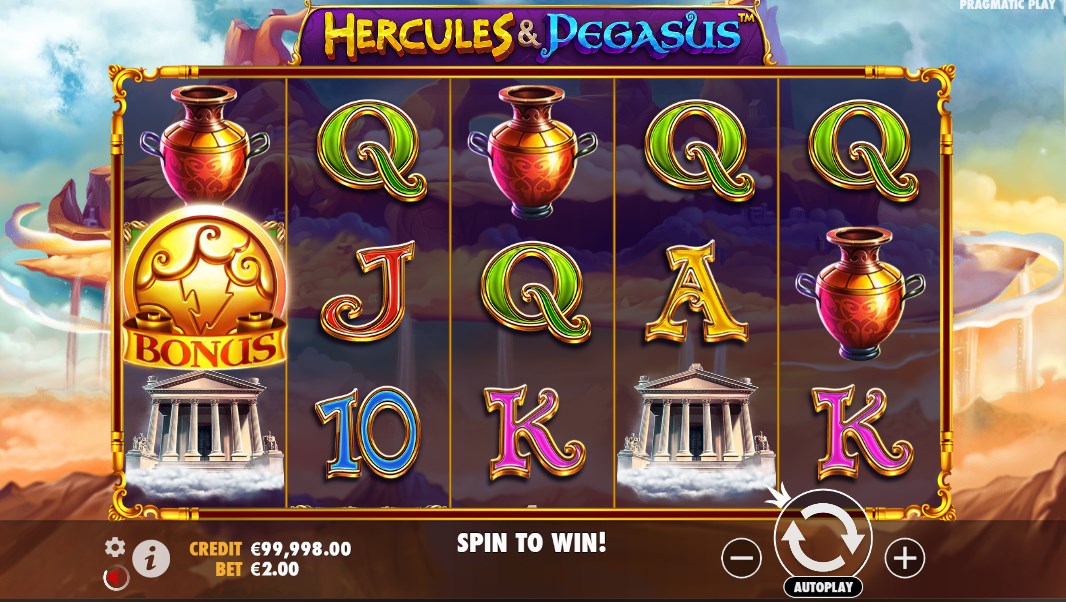
Task: Open the Autoplay options
Action: (823, 587)
